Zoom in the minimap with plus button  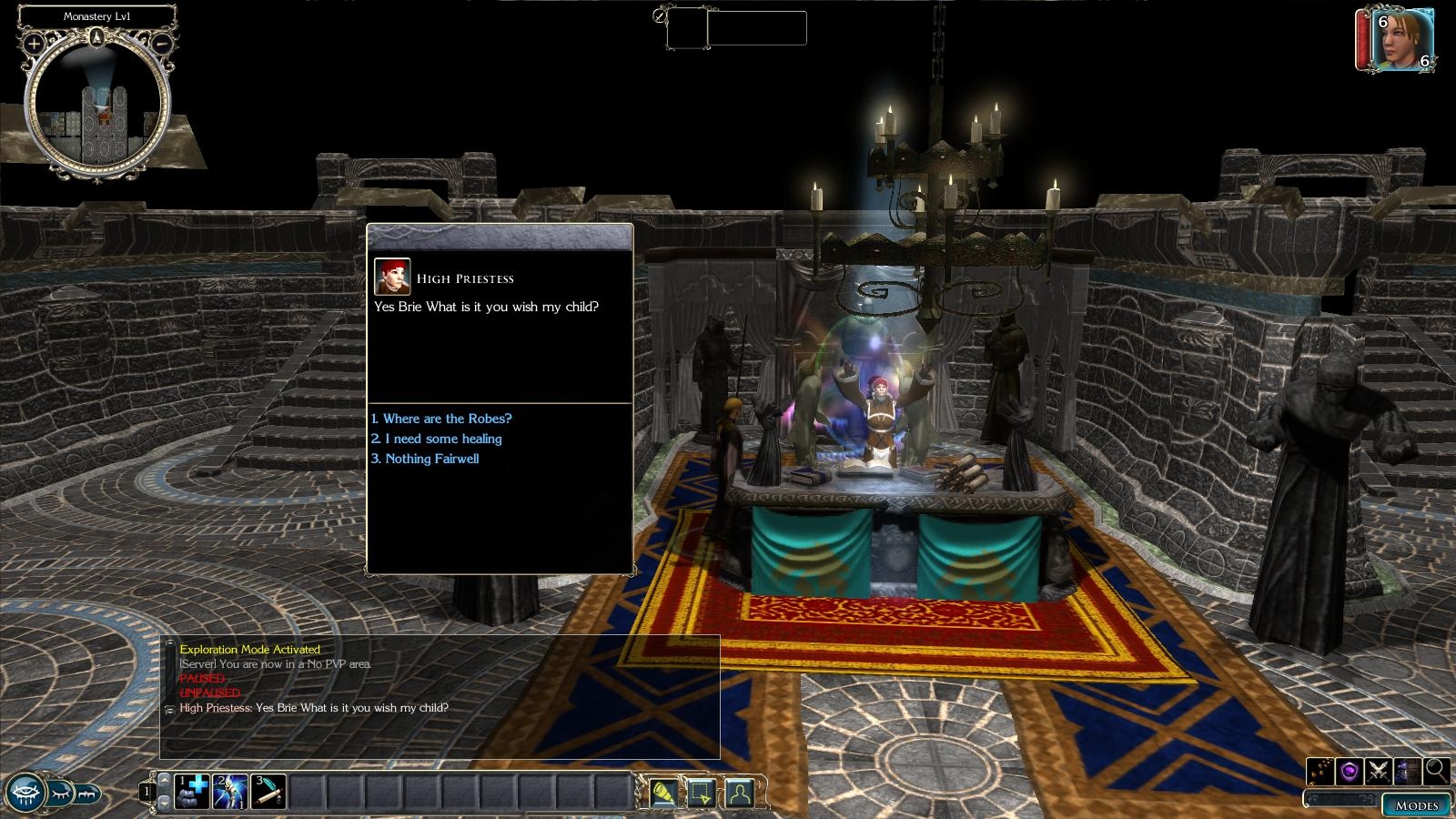(x=34, y=43)
